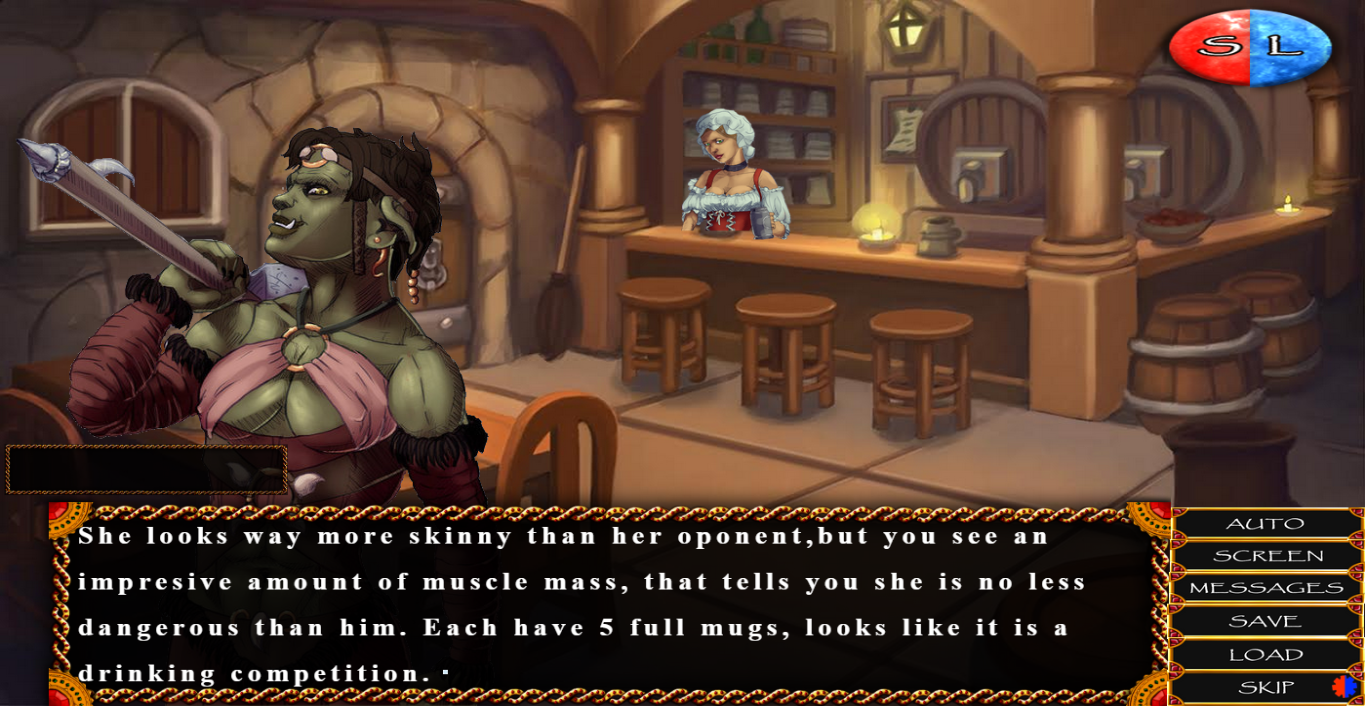1365x706 pixels.
Task: Activate SKIP to fast-forward dialogue
Action: click(1265, 687)
